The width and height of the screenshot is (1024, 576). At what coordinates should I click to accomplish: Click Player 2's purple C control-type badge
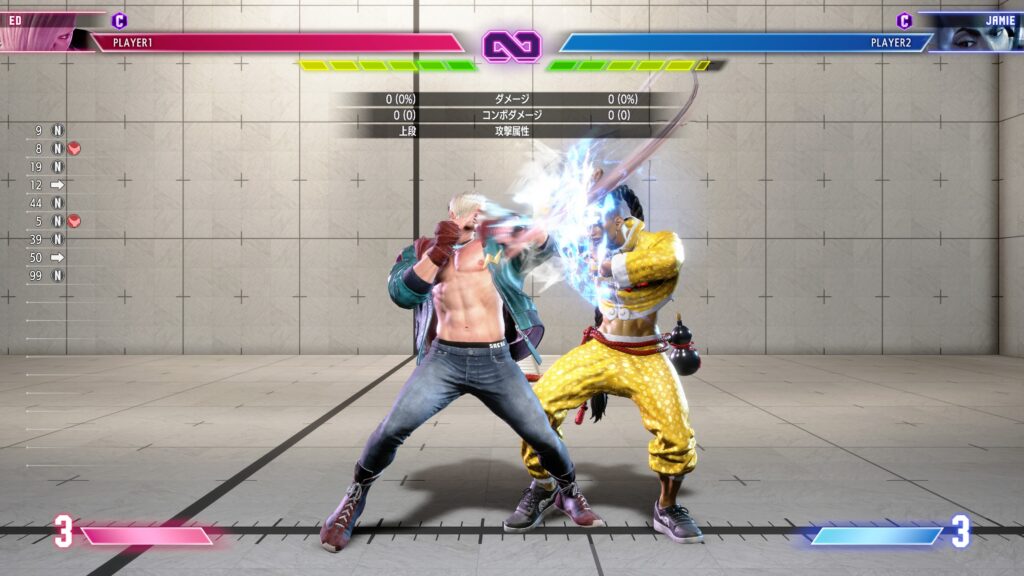(x=904, y=20)
